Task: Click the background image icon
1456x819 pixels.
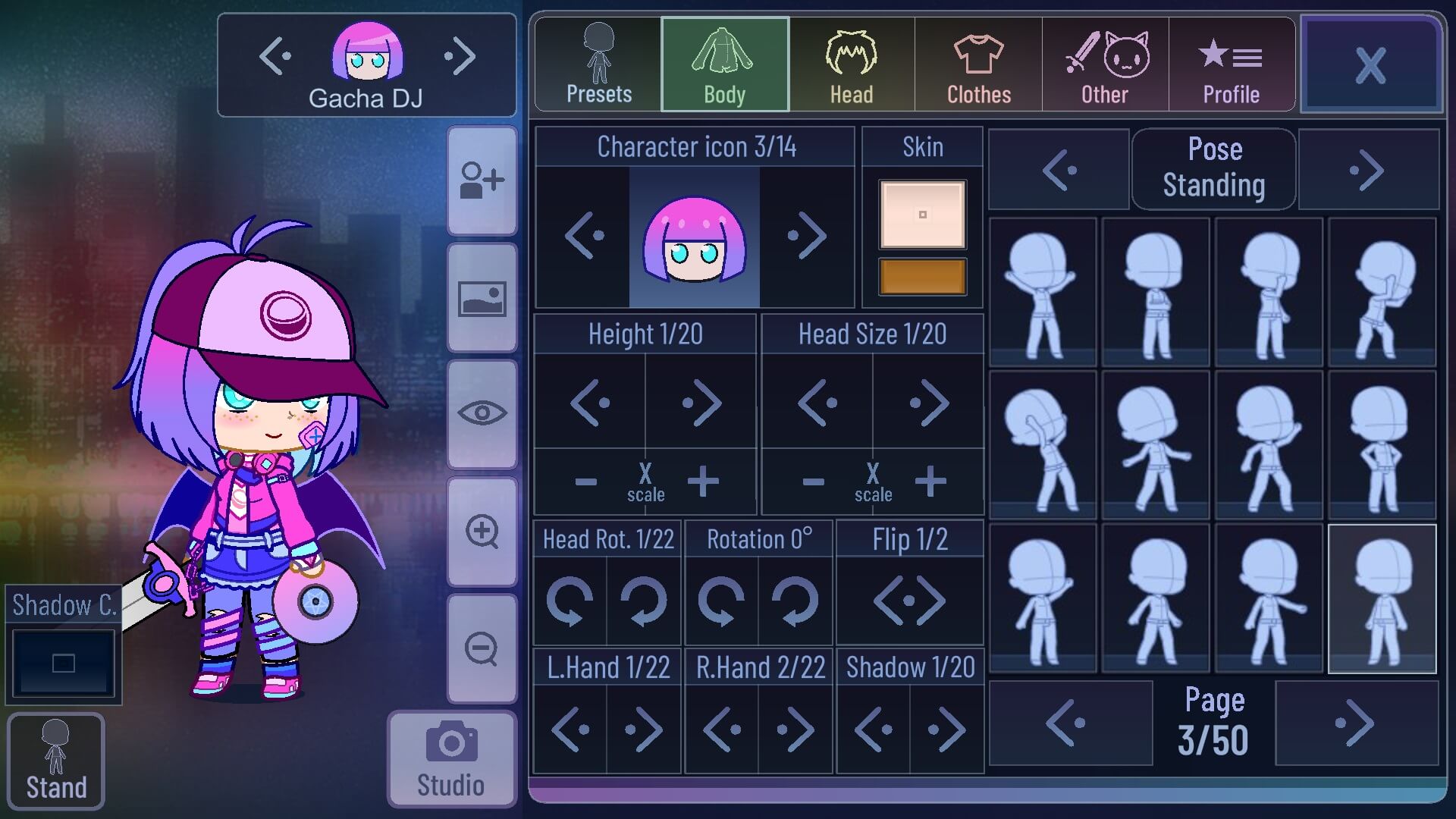Action: pyautogui.click(x=482, y=298)
